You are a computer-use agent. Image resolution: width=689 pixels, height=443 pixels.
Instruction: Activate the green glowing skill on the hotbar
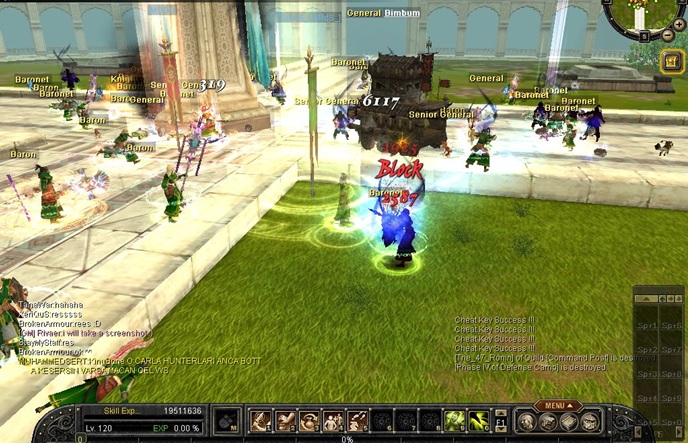(x=455, y=421)
